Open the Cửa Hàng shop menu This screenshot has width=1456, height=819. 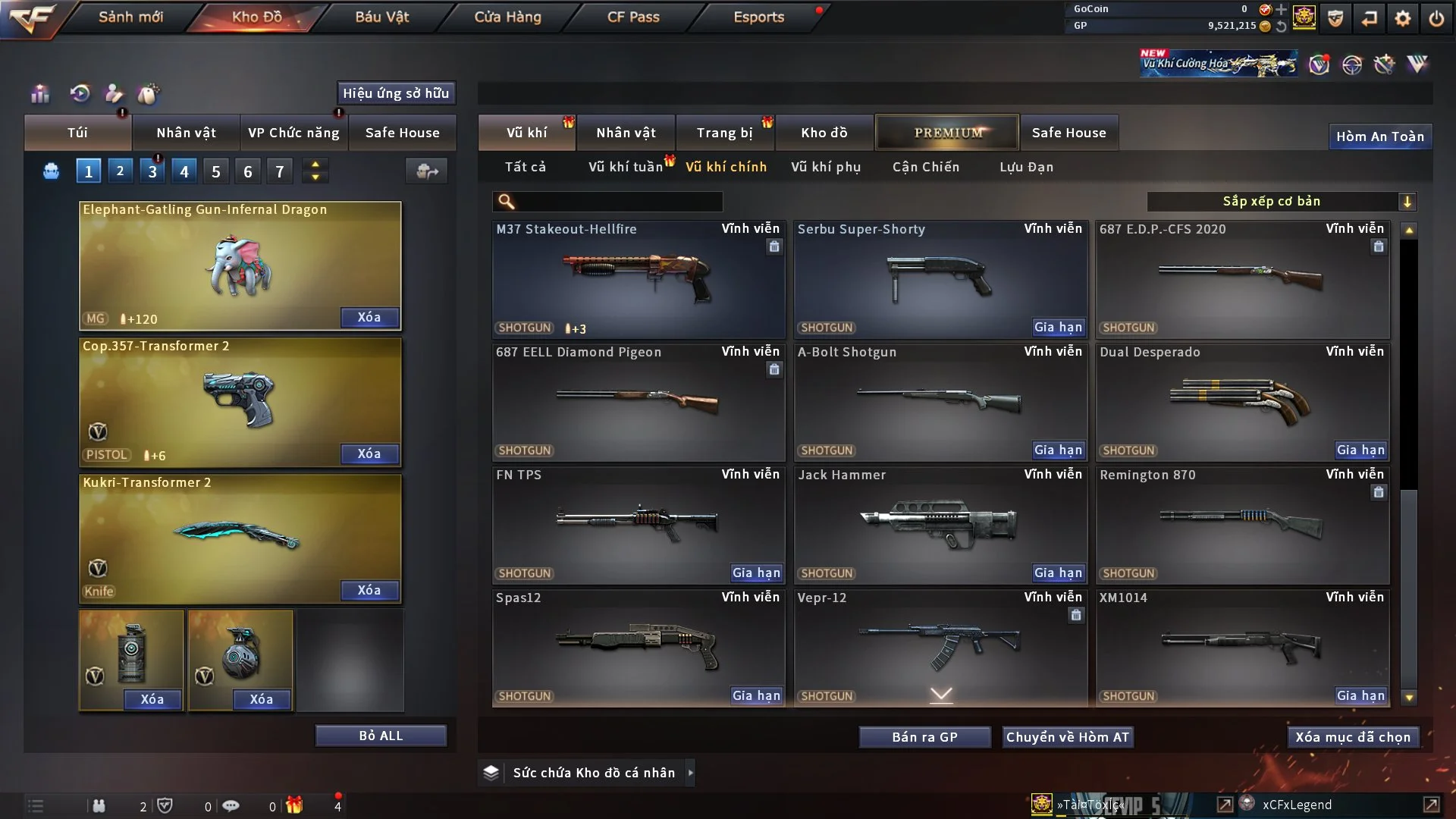(507, 17)
